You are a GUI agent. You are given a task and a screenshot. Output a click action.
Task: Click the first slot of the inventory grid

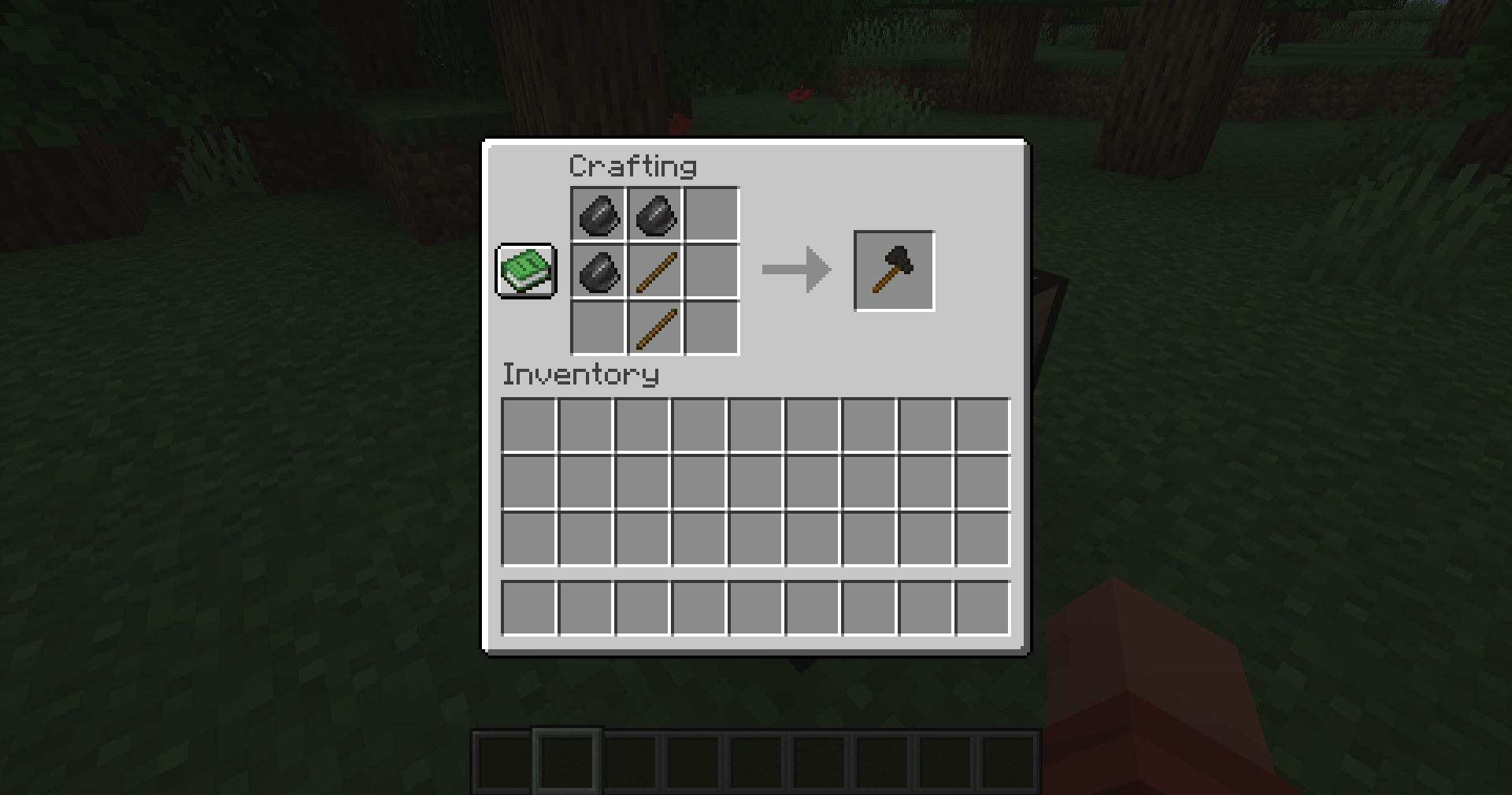coord(529,425)
